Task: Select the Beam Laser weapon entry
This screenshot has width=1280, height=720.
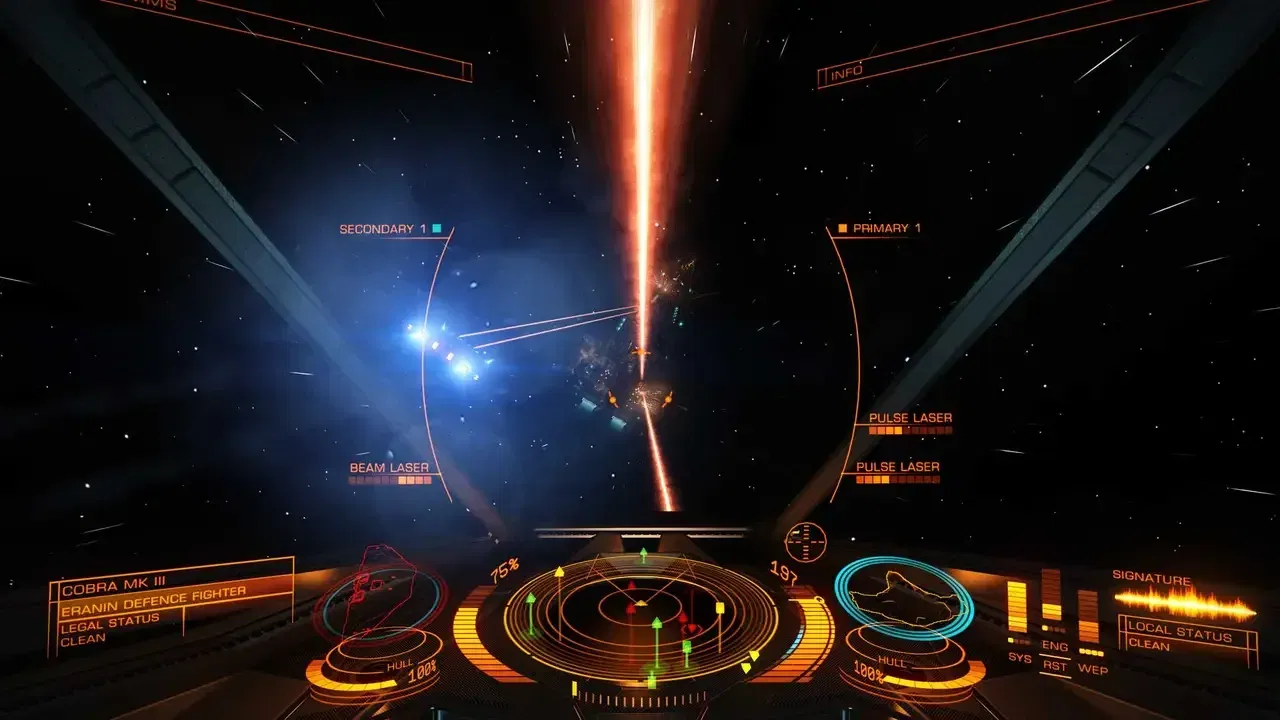Action: pyautogui.click(x=389, y=468)
